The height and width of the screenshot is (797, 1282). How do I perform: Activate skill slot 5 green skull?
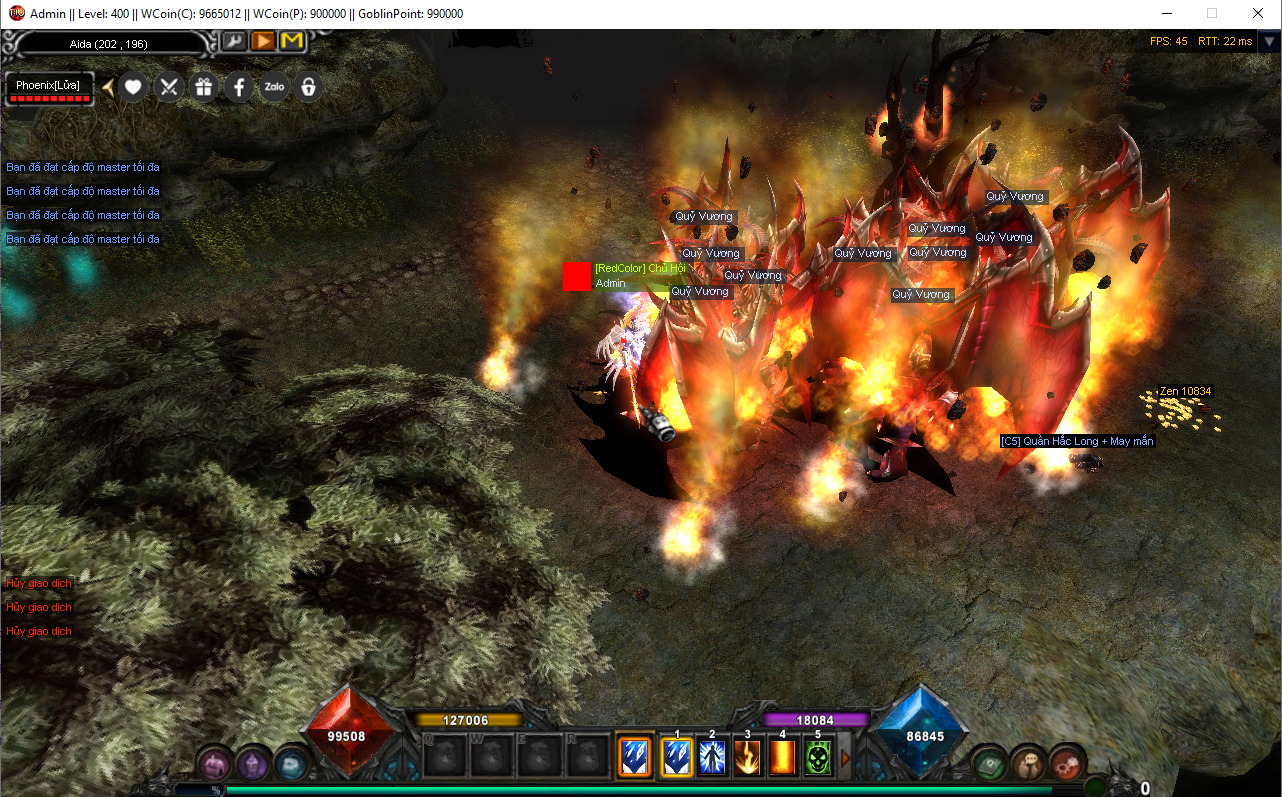pos(818,757)
